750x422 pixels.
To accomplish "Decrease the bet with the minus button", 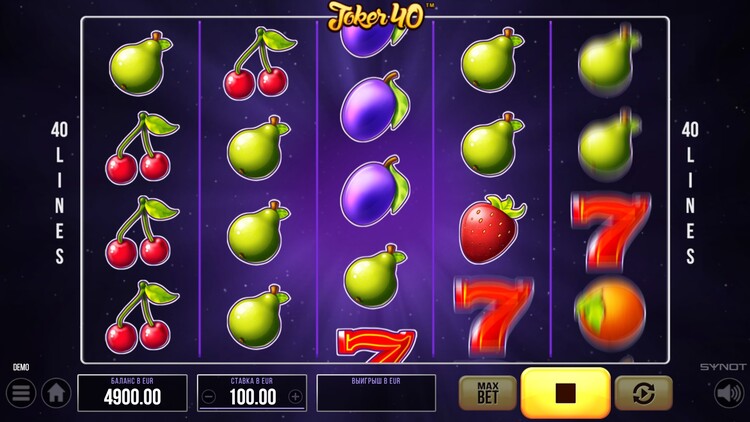I will [209, 396].
